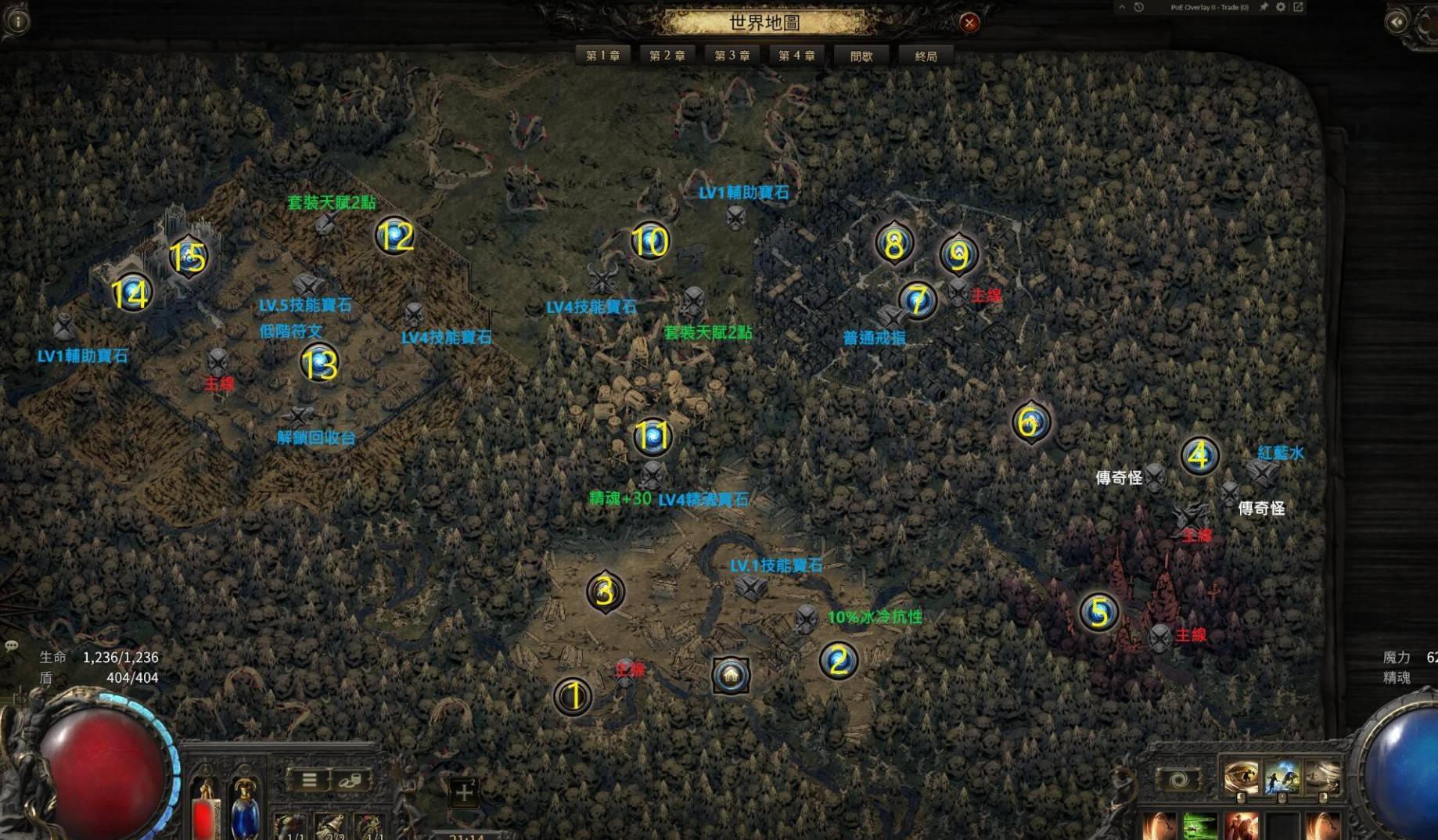Travel to the waypoint numbered 5
1438x840 pixels.
[x=1098, y=612]
